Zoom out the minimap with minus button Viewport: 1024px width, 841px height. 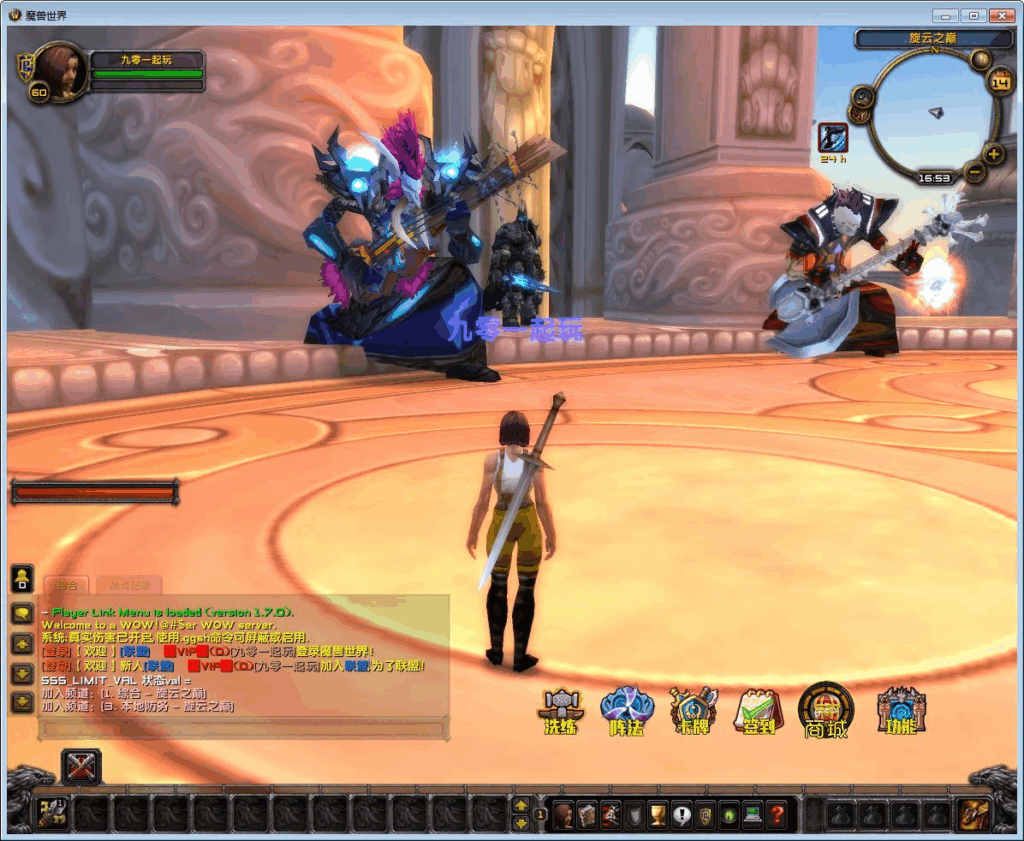click(x=975, y=171)
